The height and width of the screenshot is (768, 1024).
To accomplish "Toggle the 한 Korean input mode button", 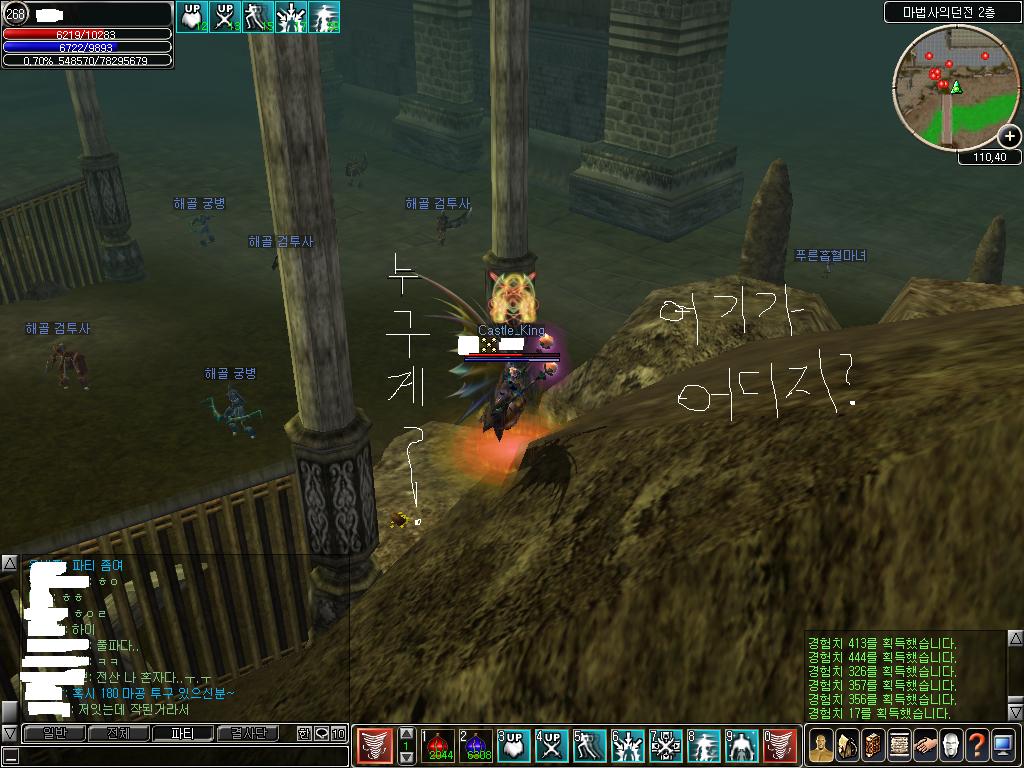I will click(304, 734).
